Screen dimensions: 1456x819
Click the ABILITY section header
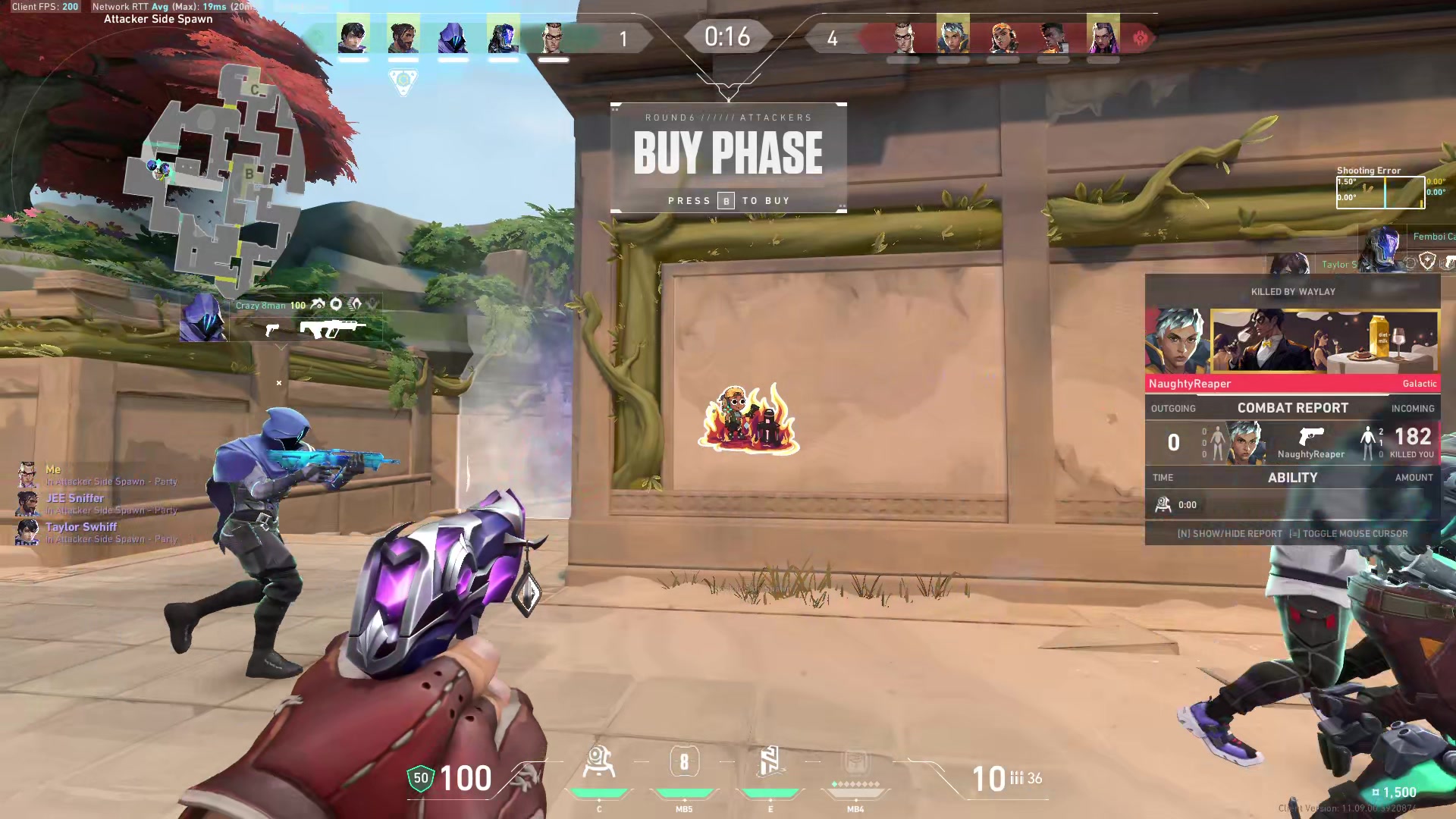(1292, 477)
